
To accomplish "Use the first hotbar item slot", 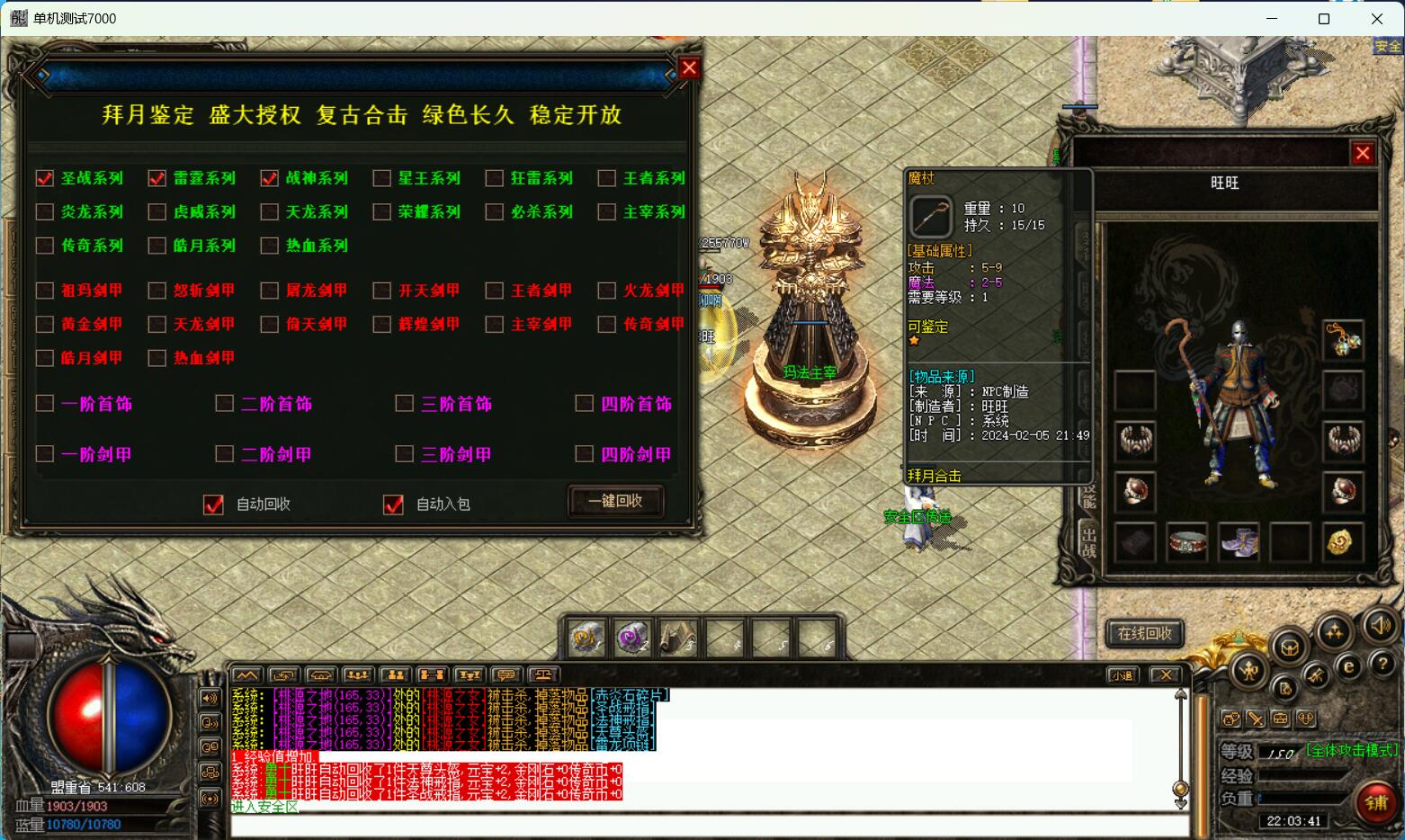I will pos(586,639).
